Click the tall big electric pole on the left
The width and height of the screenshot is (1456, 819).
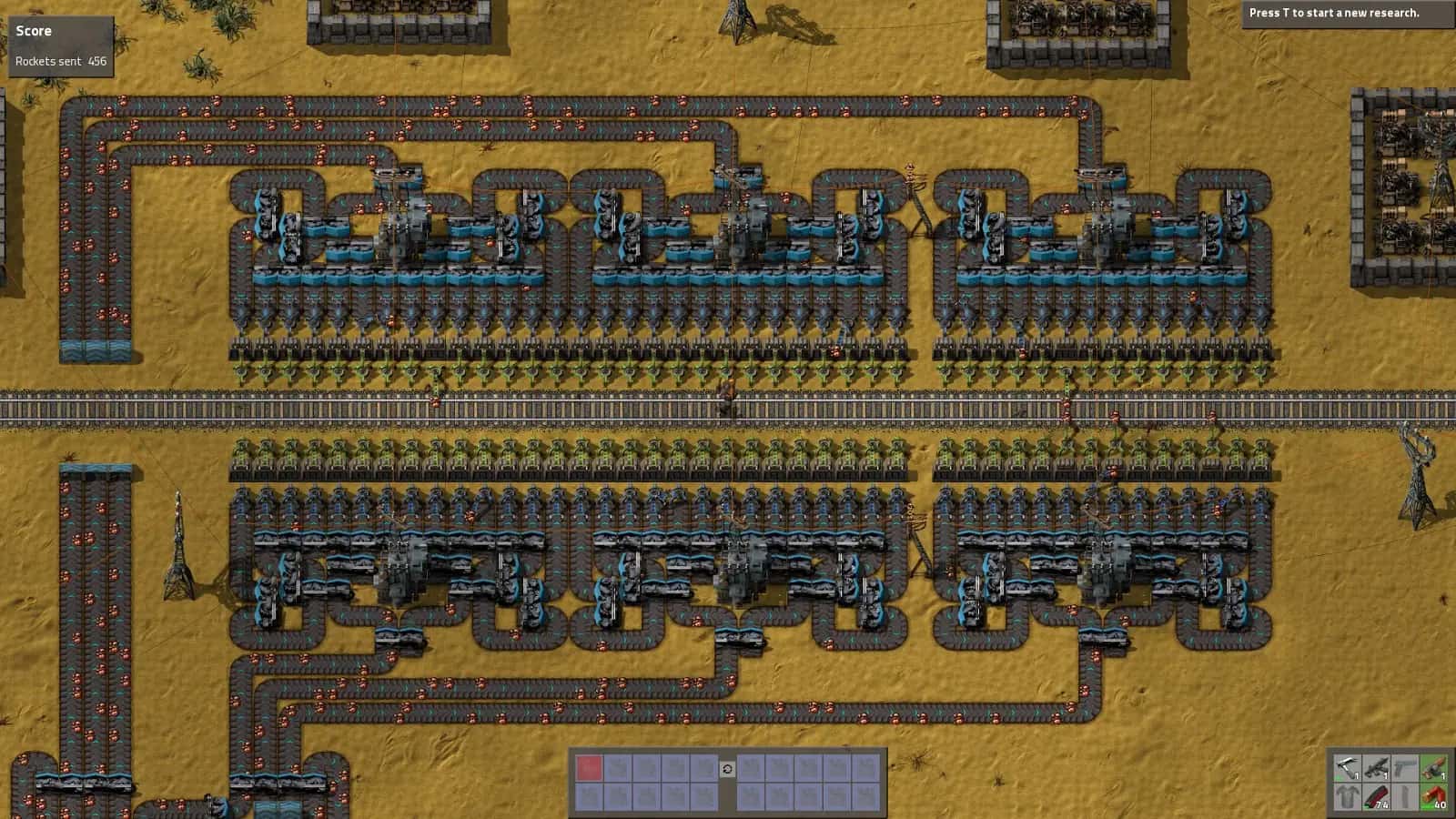(x=178, y=546)
